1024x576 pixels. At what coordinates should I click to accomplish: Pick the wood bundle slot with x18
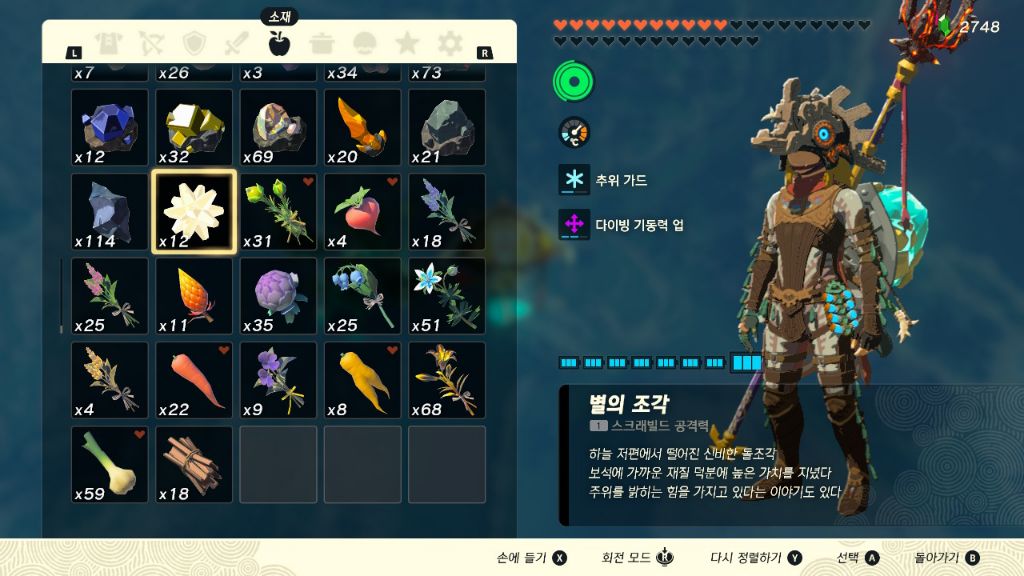pos(194,464)
